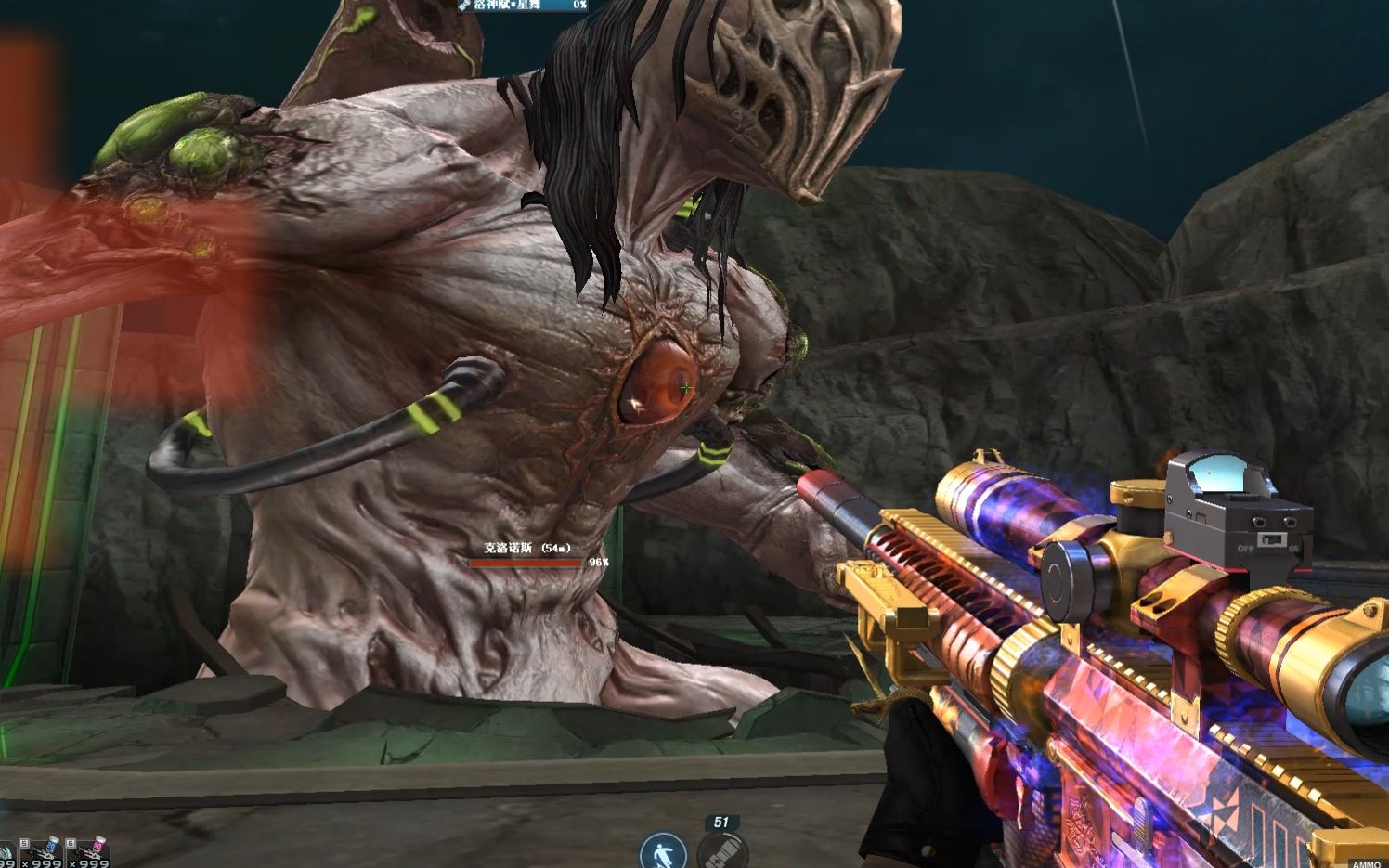
Task: Activate the blue running figure skill
Action: 663,851
